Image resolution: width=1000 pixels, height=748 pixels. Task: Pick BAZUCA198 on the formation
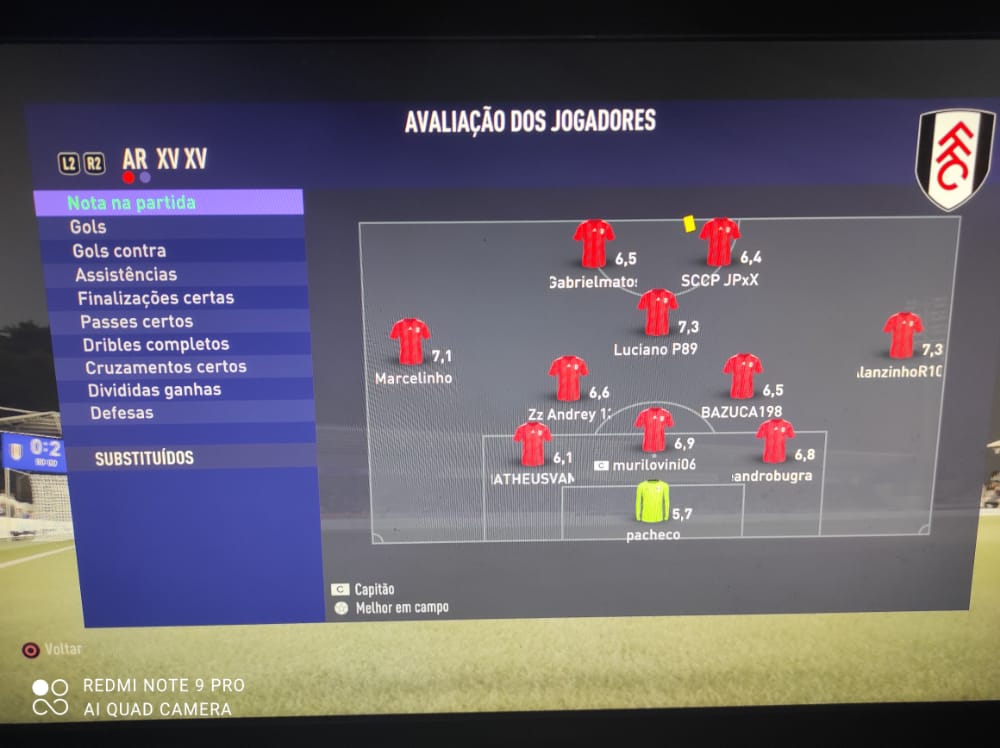click(x=743, y=376)
